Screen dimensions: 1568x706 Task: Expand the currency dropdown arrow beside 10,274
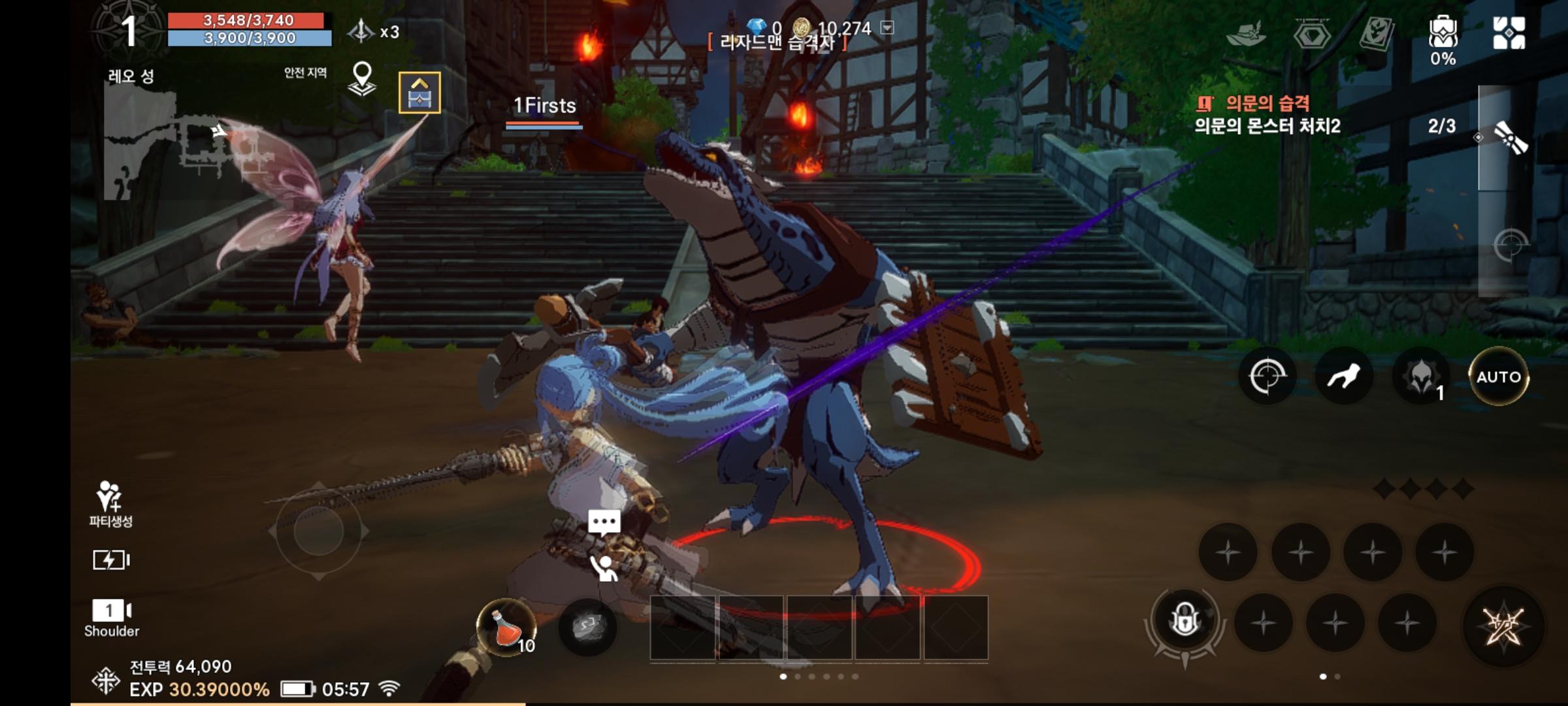tap(888, 29)
